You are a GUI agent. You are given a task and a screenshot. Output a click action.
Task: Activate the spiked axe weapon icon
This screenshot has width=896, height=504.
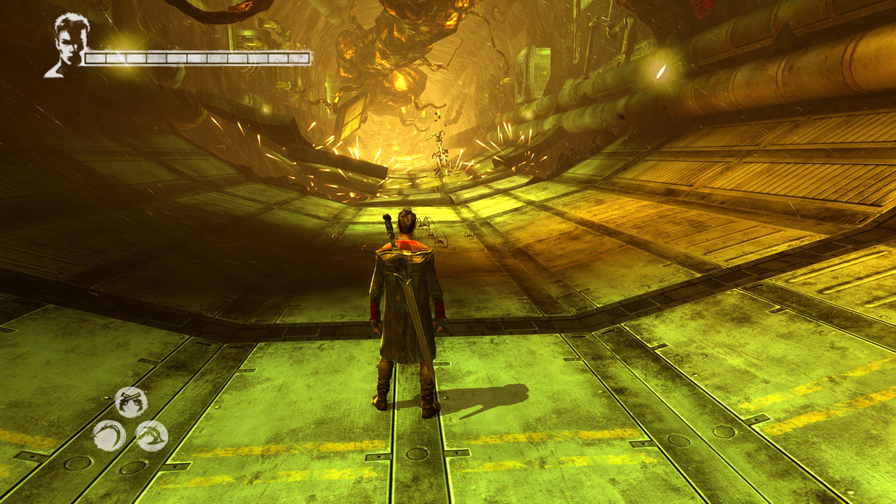pos(152,435)
